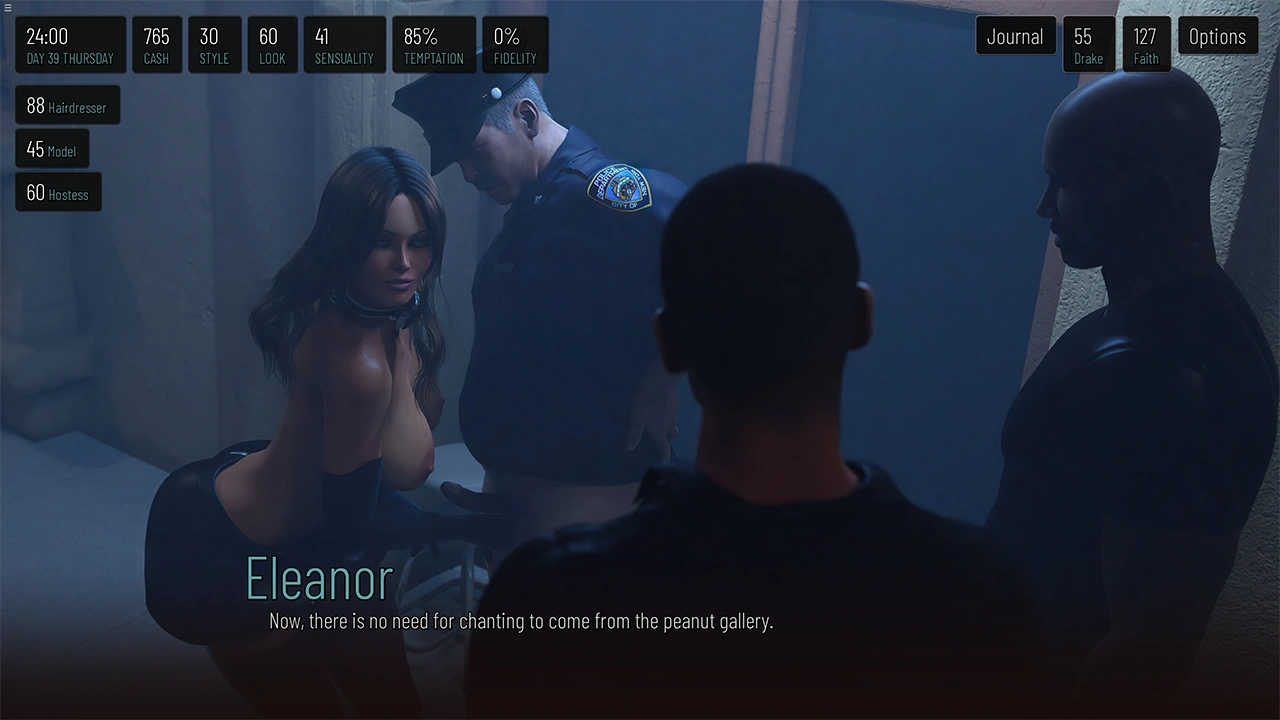Select the Drake relationship panel
The width and height of the screenshot is (1280, 720).
(x=1088, y=45)
